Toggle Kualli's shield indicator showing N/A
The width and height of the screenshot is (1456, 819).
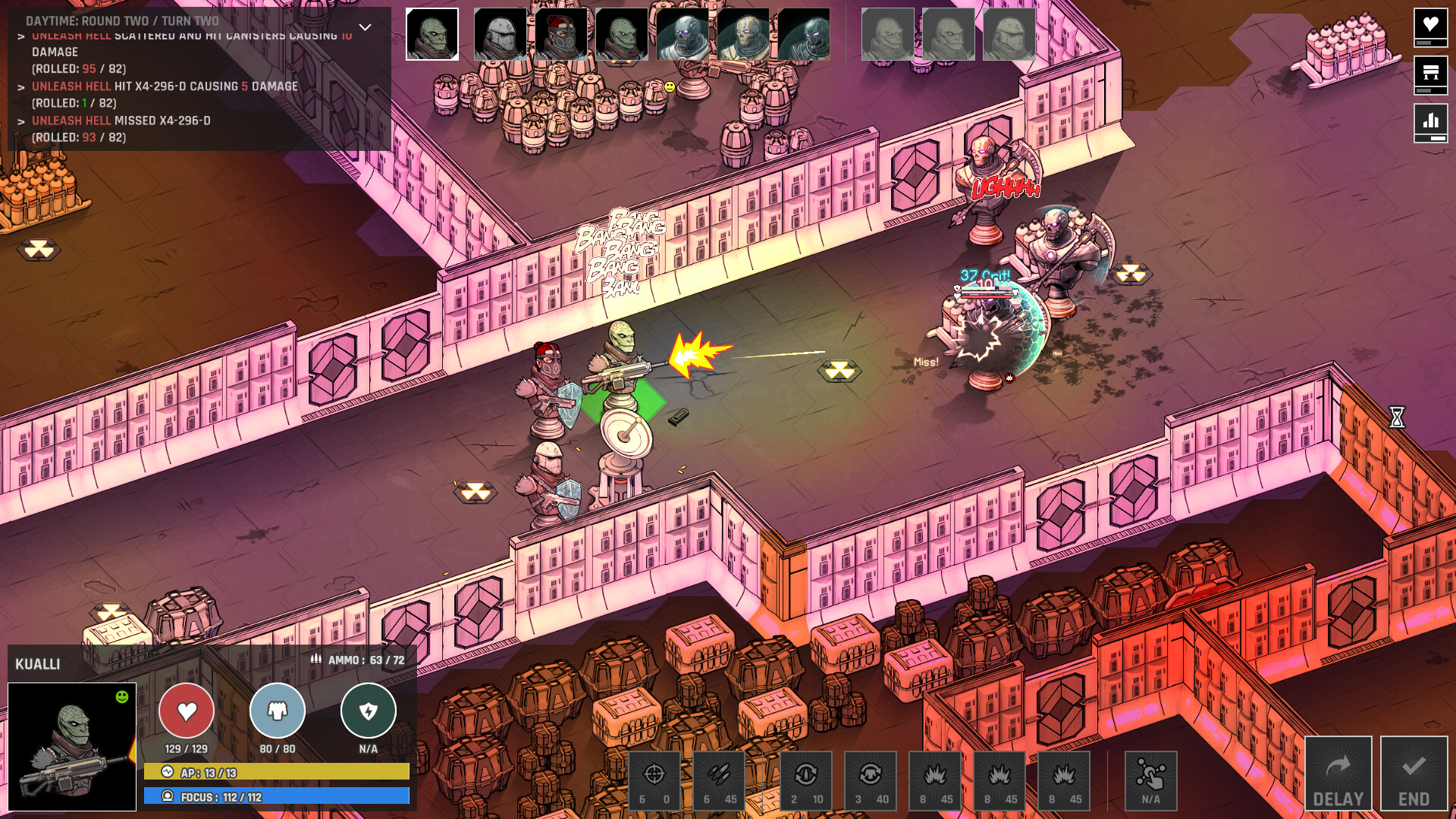(369, 711)
